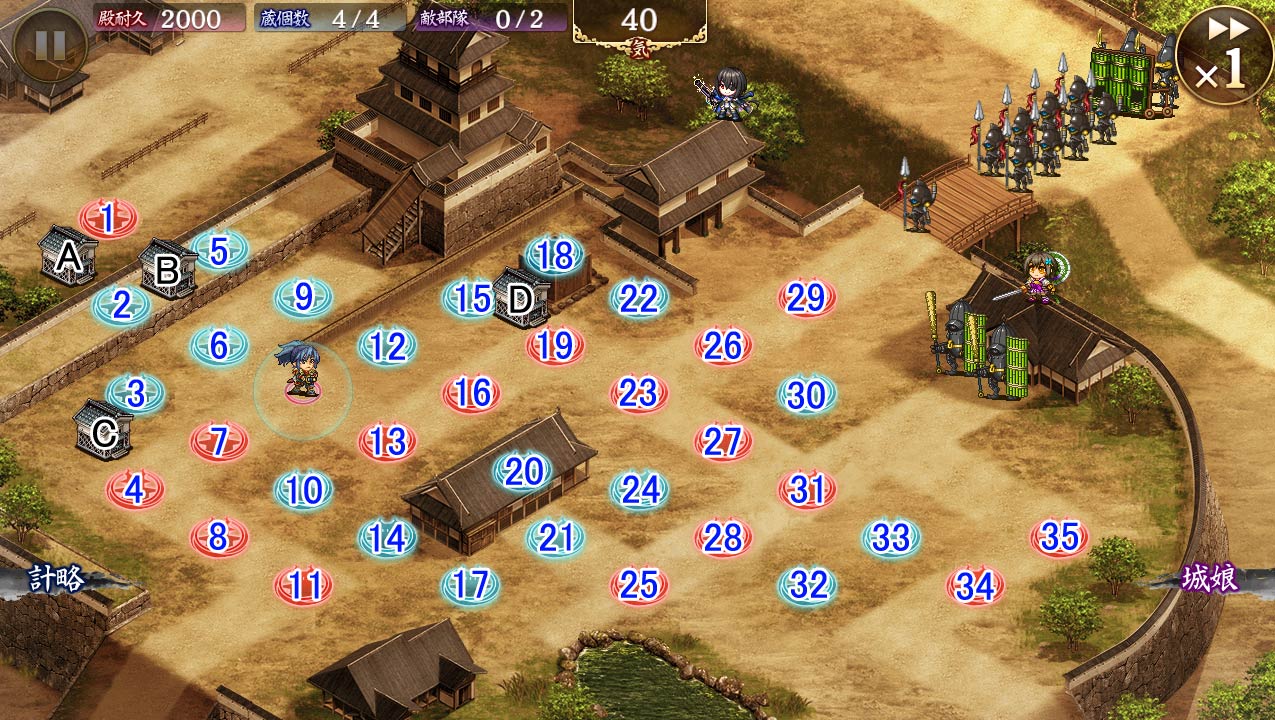Select storehouse marker C
The width and height of the screenshot is (1275, 720).
pyautogui.click(x=103, y=431)
